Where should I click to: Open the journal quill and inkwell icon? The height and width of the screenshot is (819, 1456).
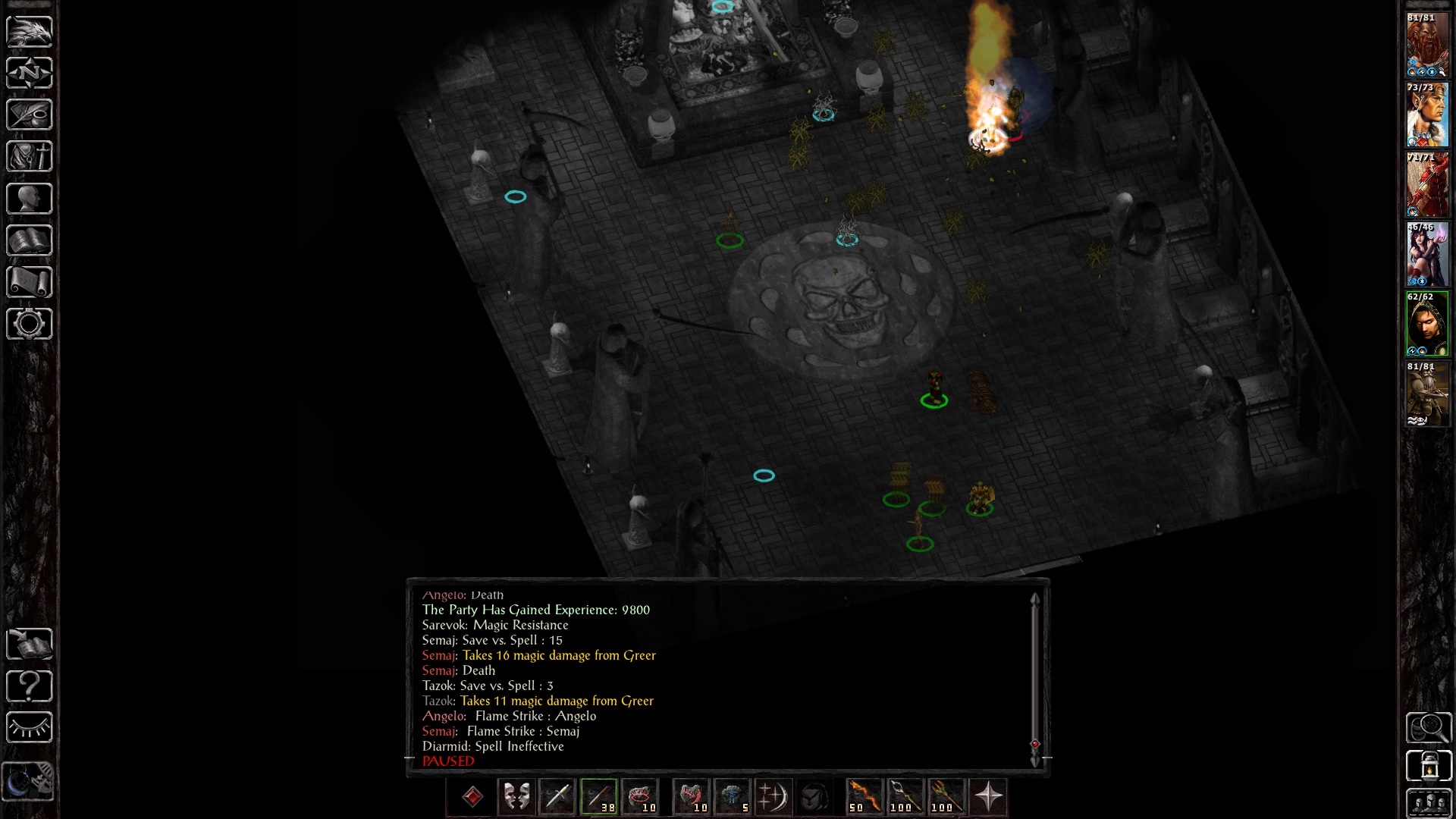pyautogui.click(x=30, y=115)
